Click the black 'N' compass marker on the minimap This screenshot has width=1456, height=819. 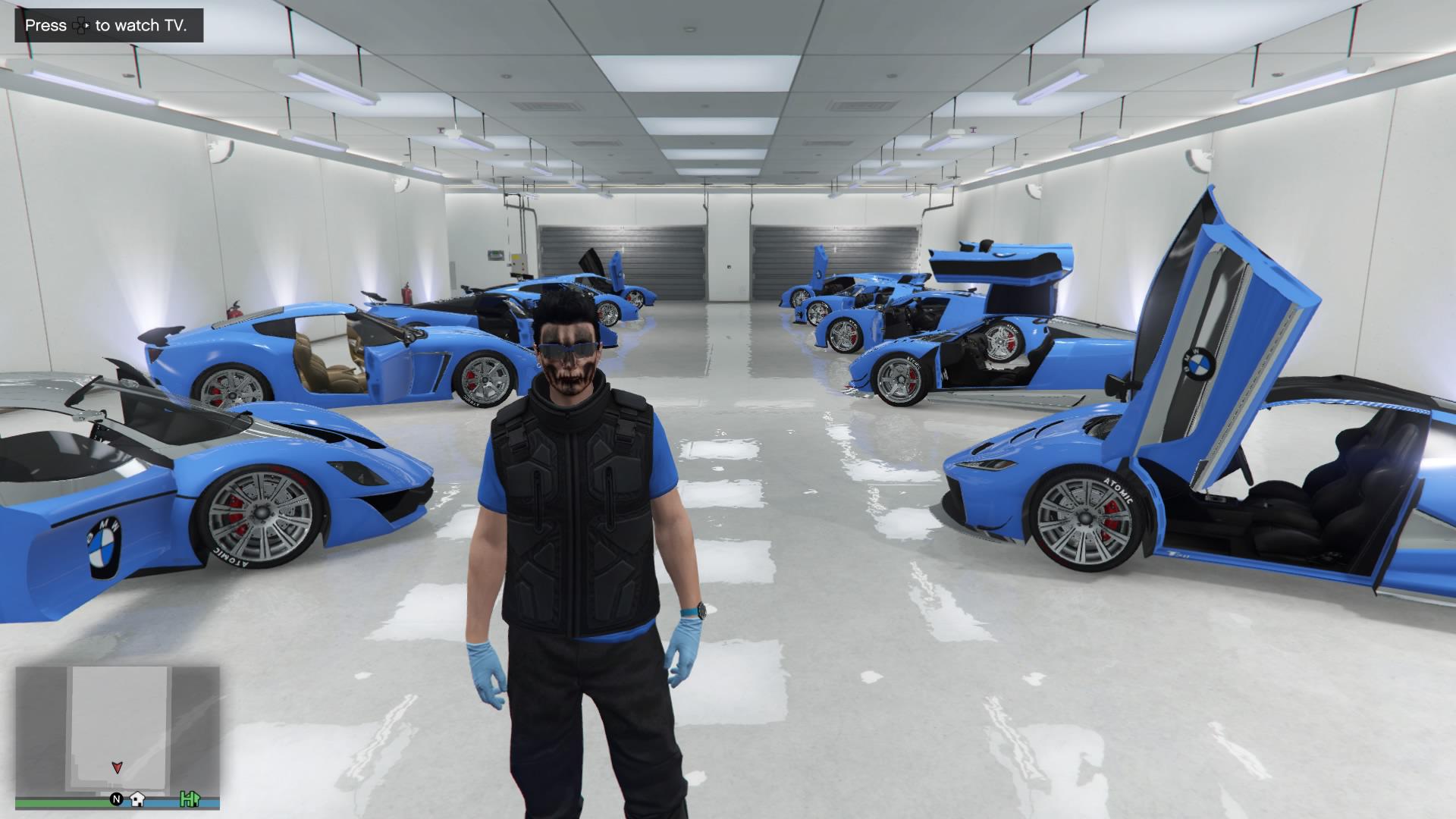point(116,798)
